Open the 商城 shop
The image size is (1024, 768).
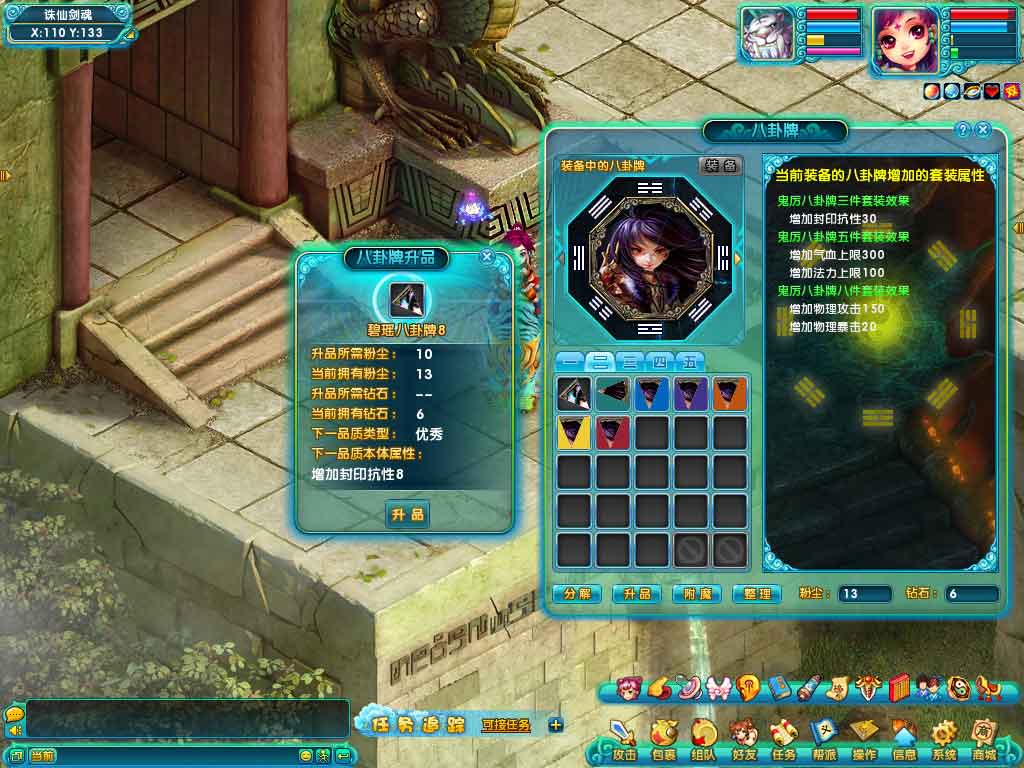click(x=984, y=742)
